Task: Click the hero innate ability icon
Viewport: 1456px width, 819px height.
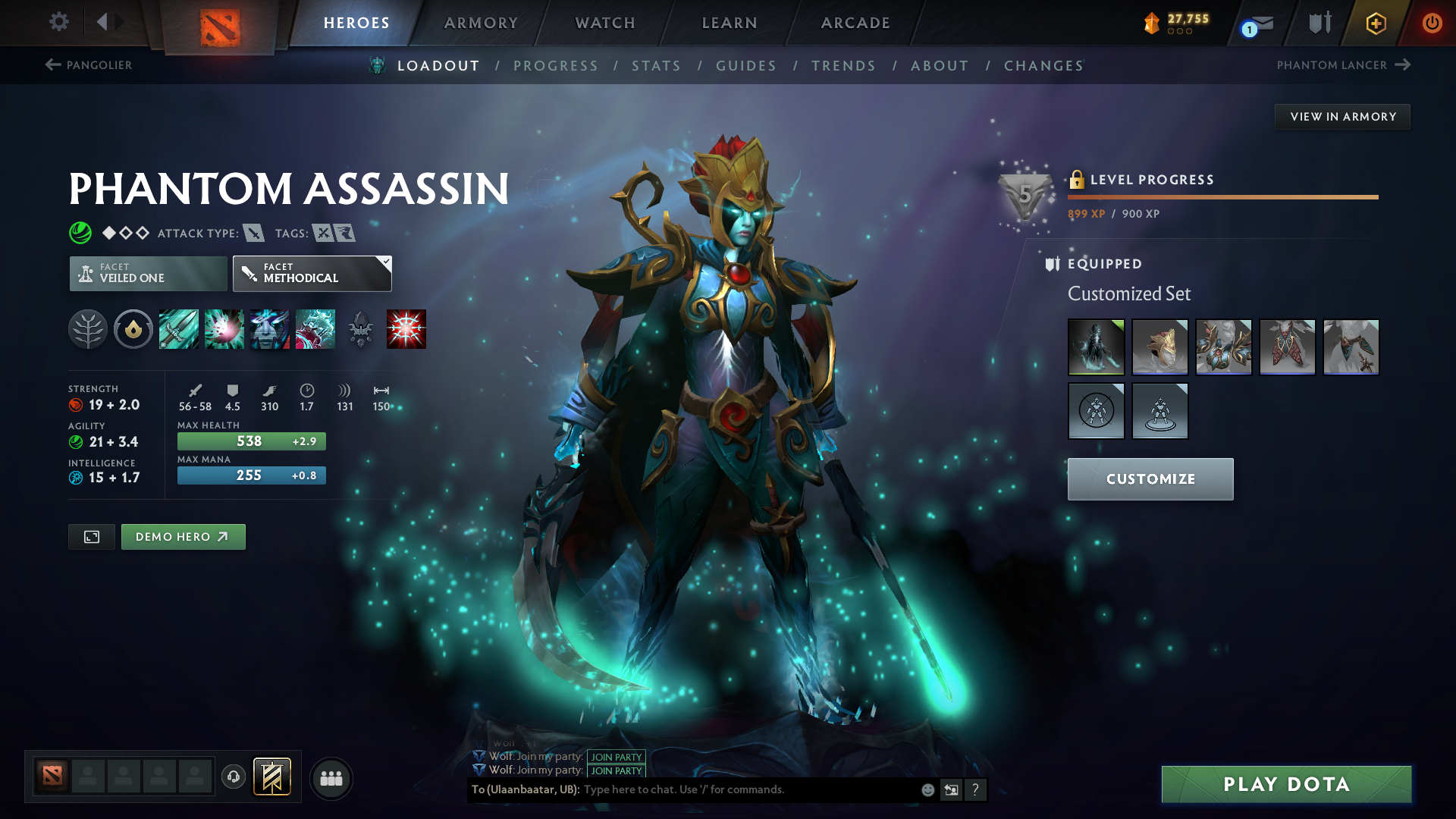Action: [x=133, y=329]
